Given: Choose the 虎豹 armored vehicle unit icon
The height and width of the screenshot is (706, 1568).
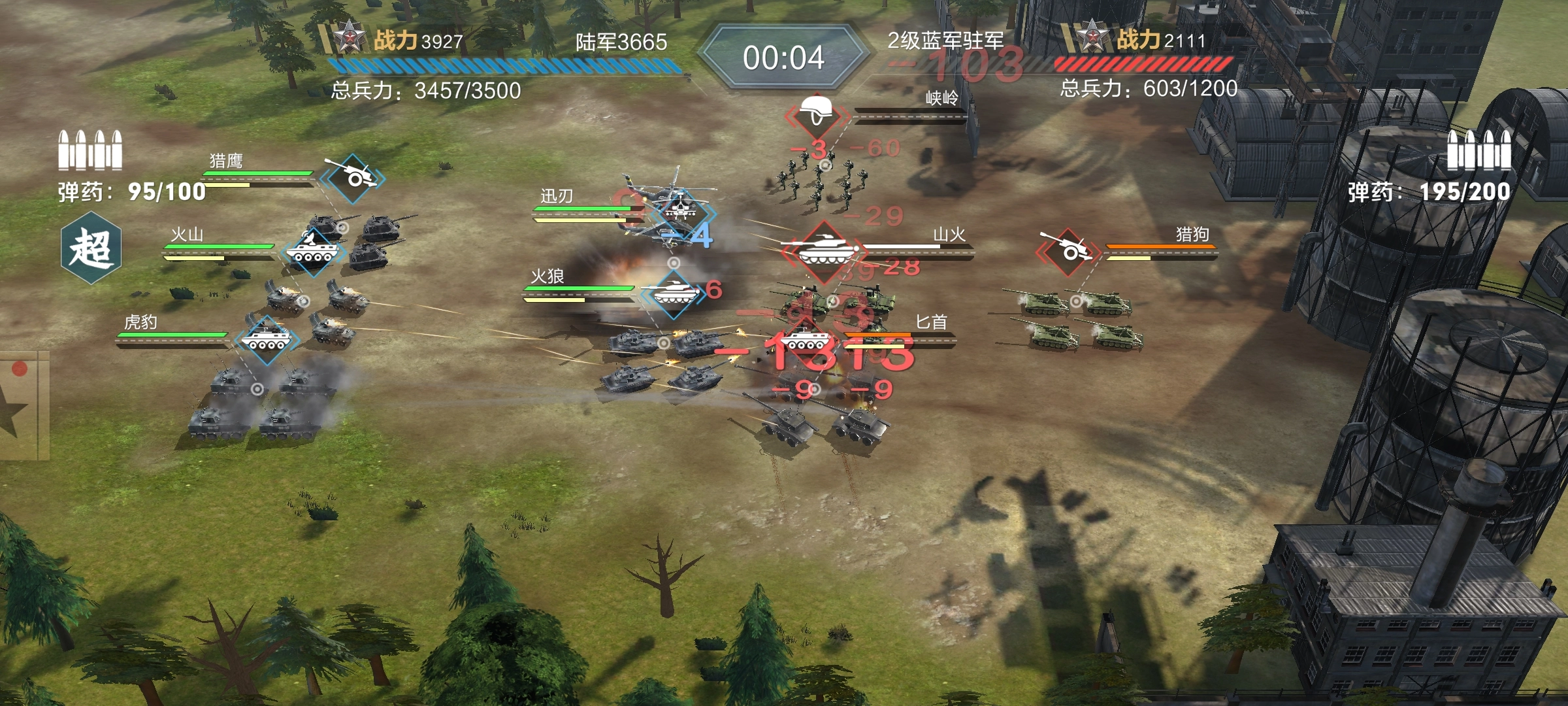Looking at the screenshot, I should tap(265, 339).
